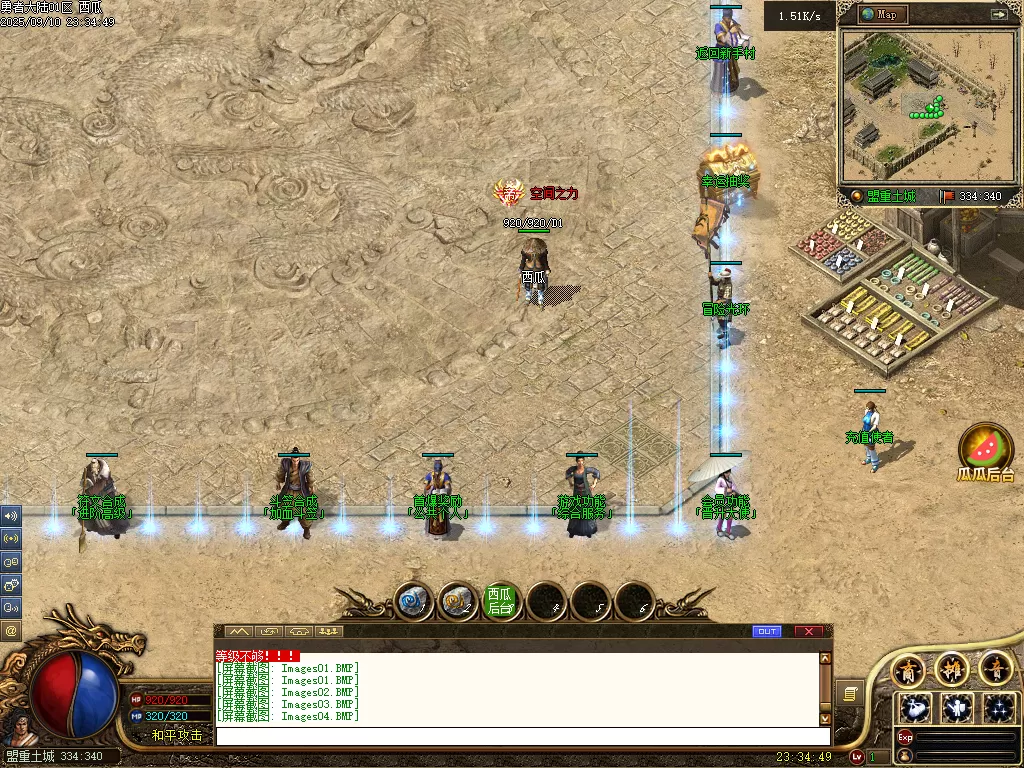
Task: Toggle the speaker sound icon on left bar
Action: point(11,516)
